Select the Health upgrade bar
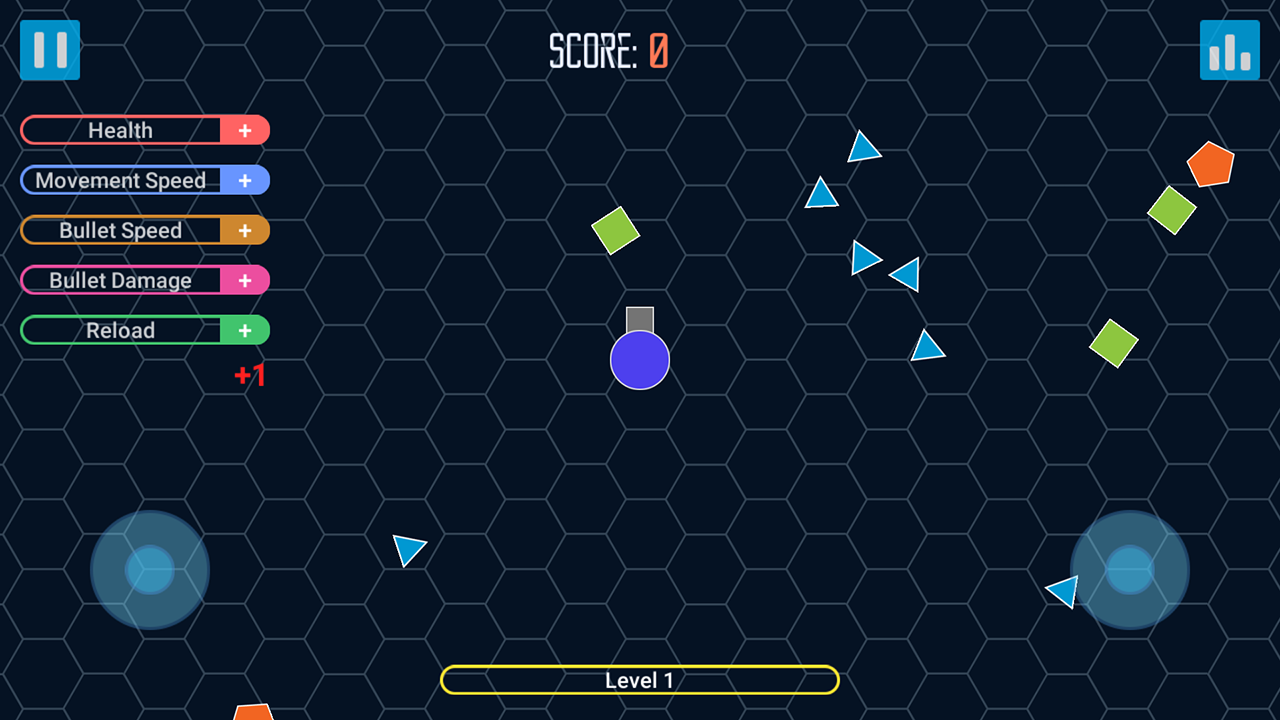Image resolution: width=1280 pixels, height=720 pixels. pos(120,130)
